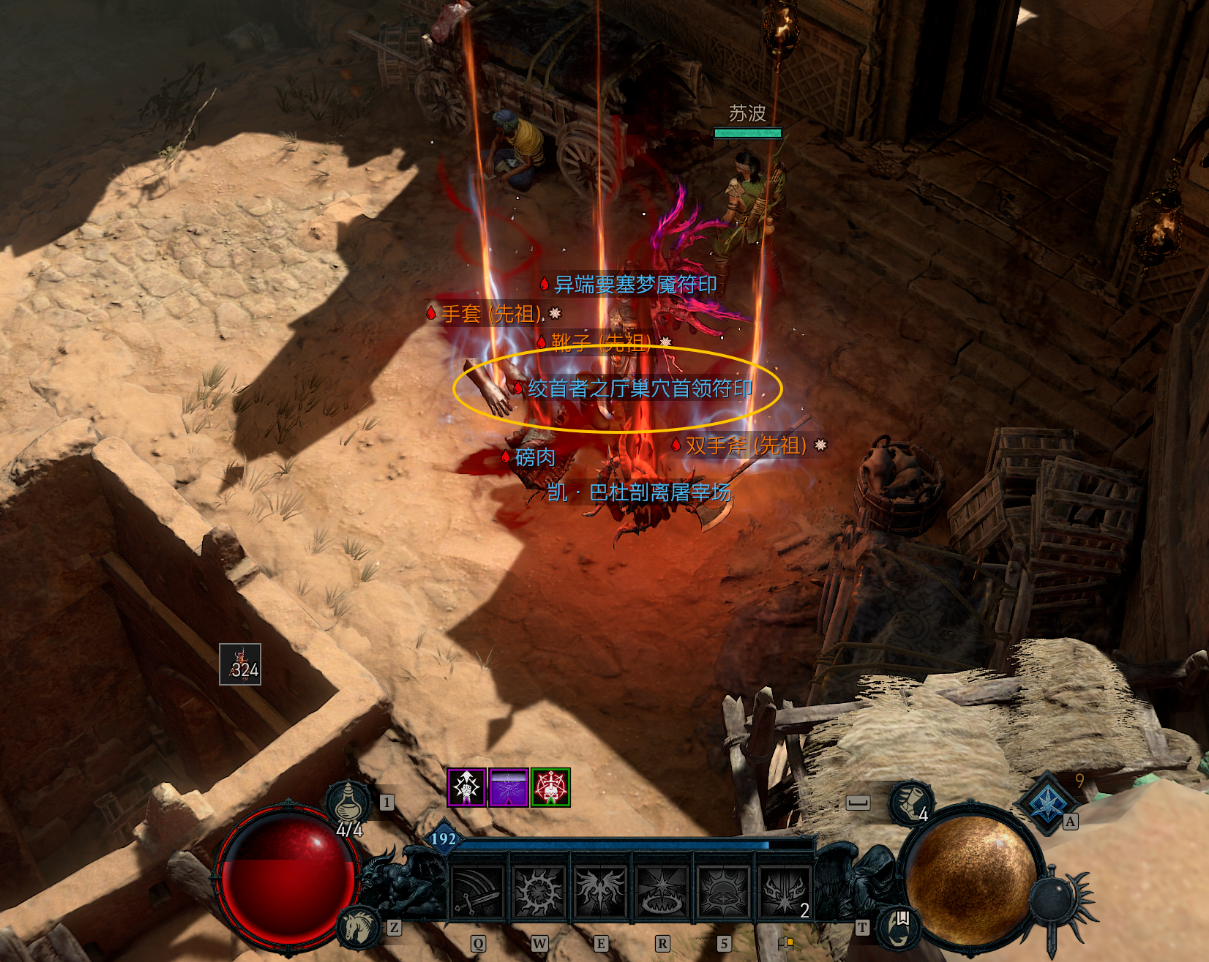Screen dimensions: 1209x962
Task: Pick up the 异端要塞梦魇符印 loot label
Action: point(635,284)
